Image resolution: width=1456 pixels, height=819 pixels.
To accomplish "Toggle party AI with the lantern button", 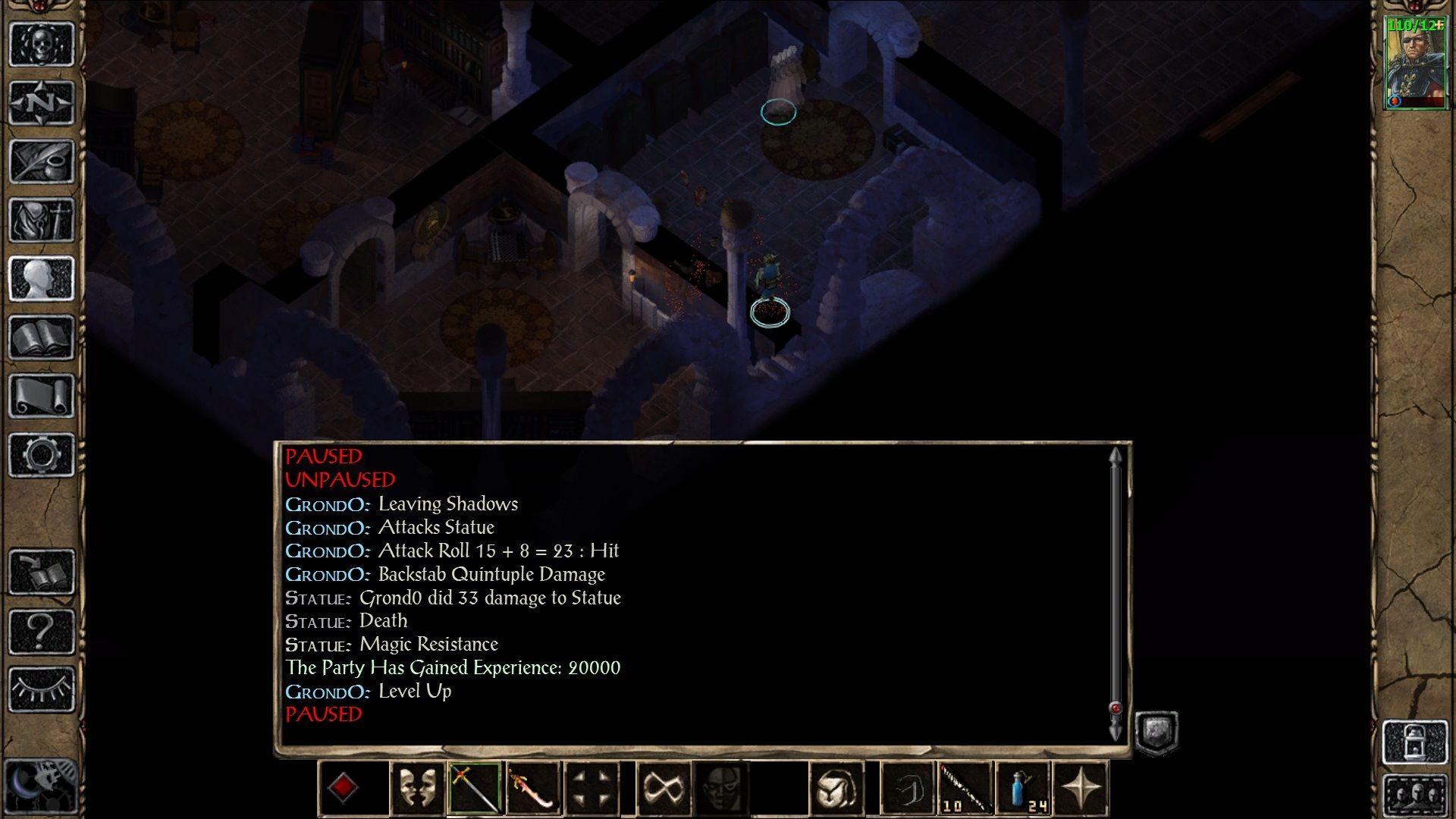I will coord(1415,741).
